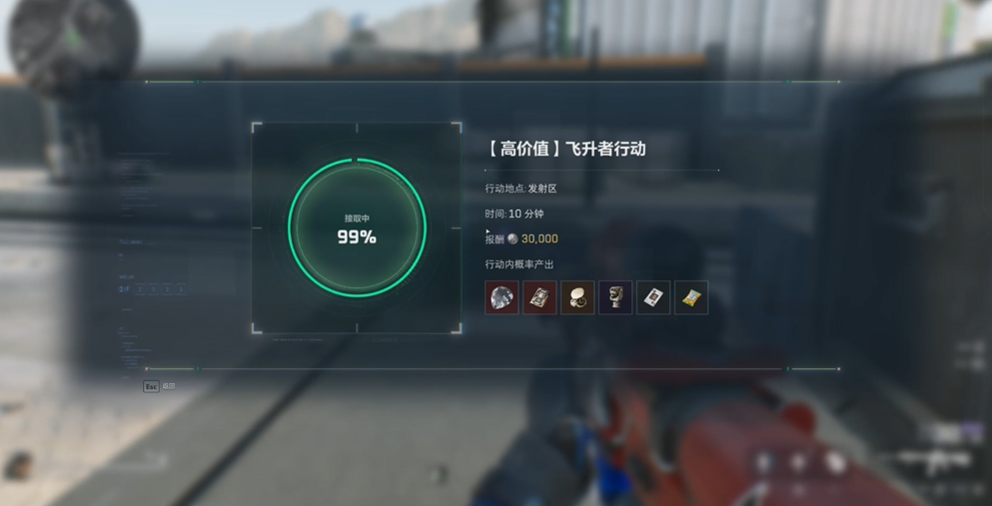
Task: Inspect the yellow snack bag reward
Action: tap(691, 297)
